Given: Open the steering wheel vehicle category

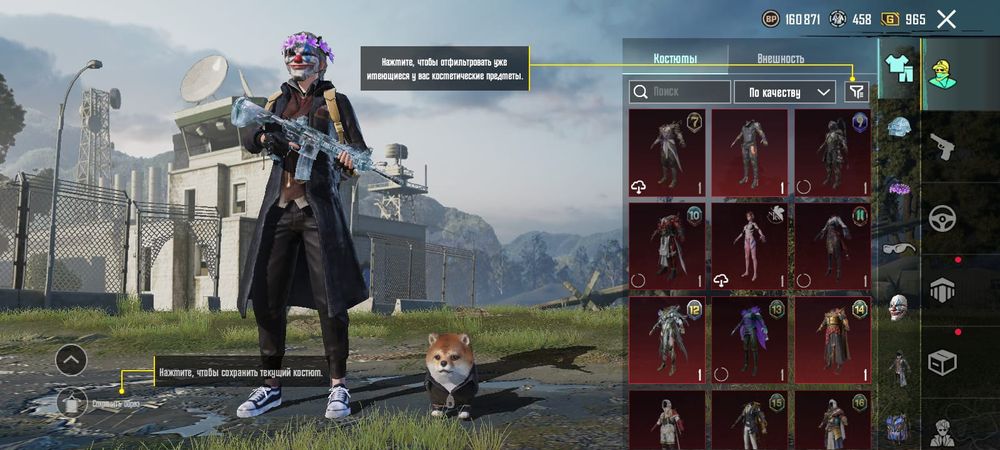Looking at the screenshot, I should [x=941, y=218].
